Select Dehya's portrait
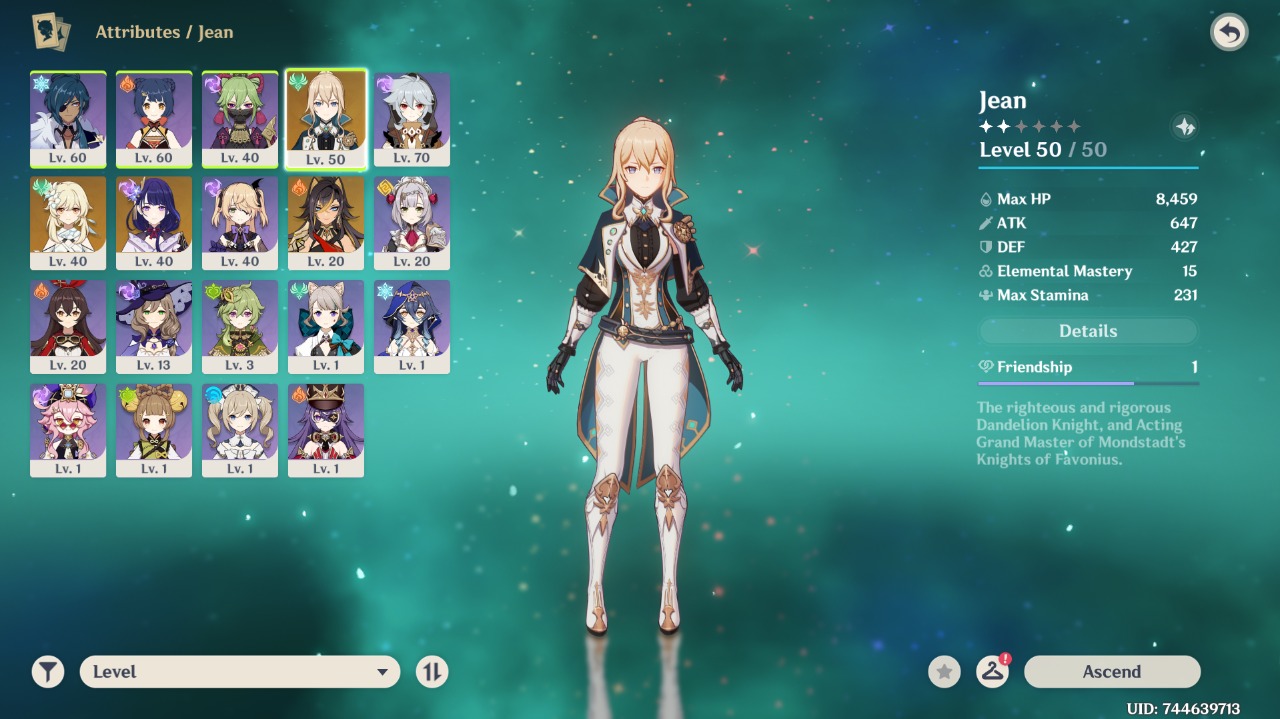 [x=326, y=222]
